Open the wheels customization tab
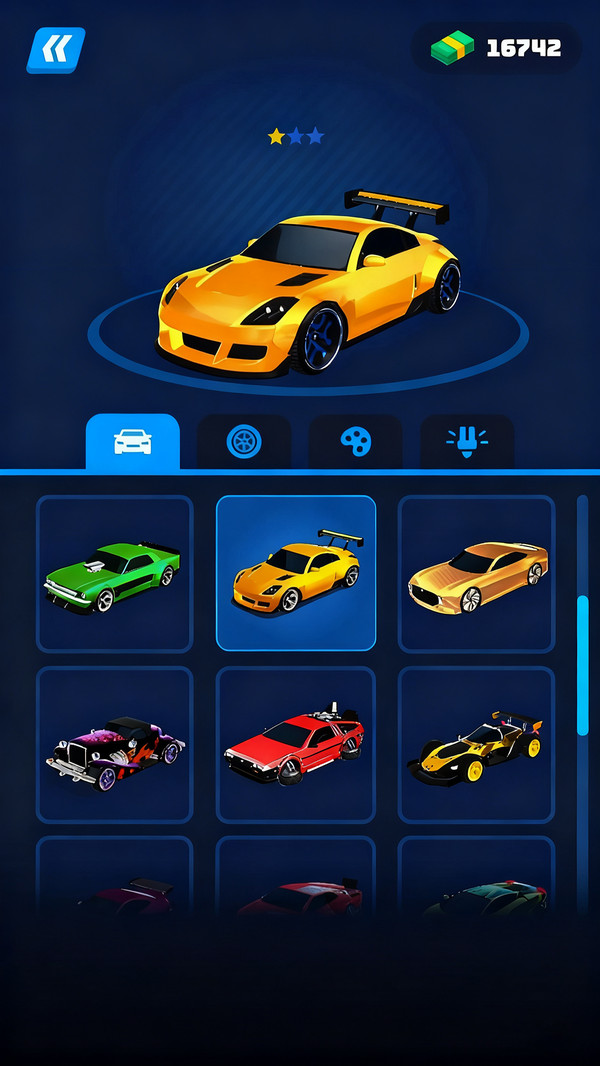The height and width of the screenshot is (1066, 600). 244,442
